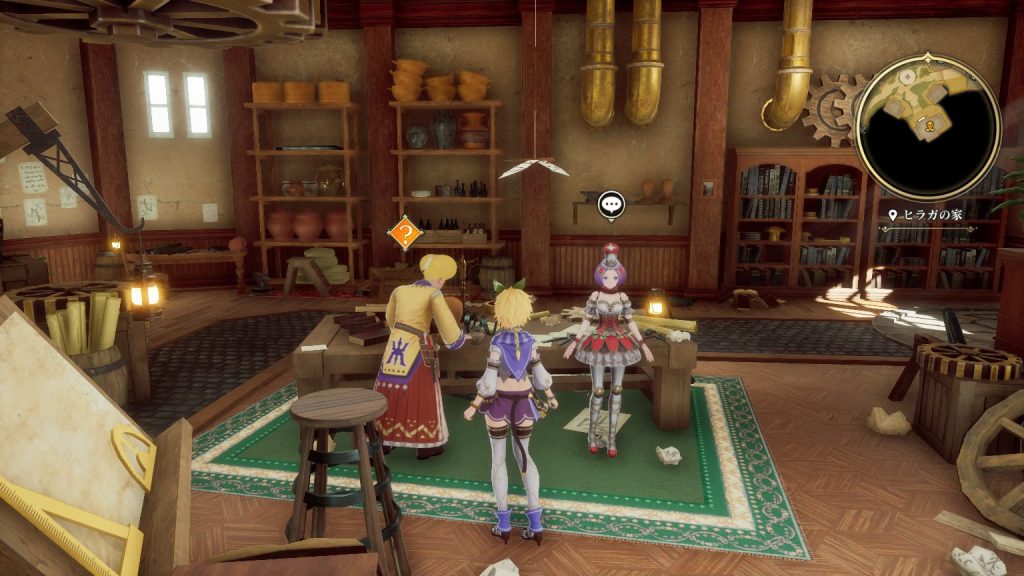This screenshot has width=1024, height=576.
Task: Select the orange question mark quest marker
Action: [x=404, y=234]
